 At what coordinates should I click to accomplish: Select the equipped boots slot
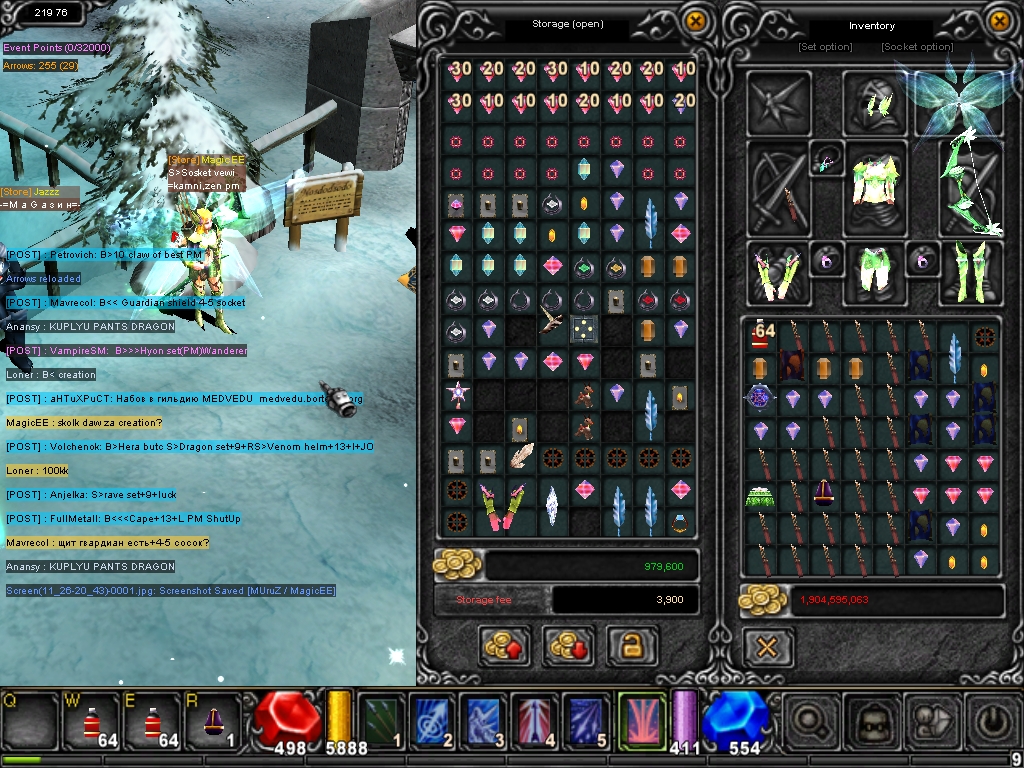coord(971,272)
